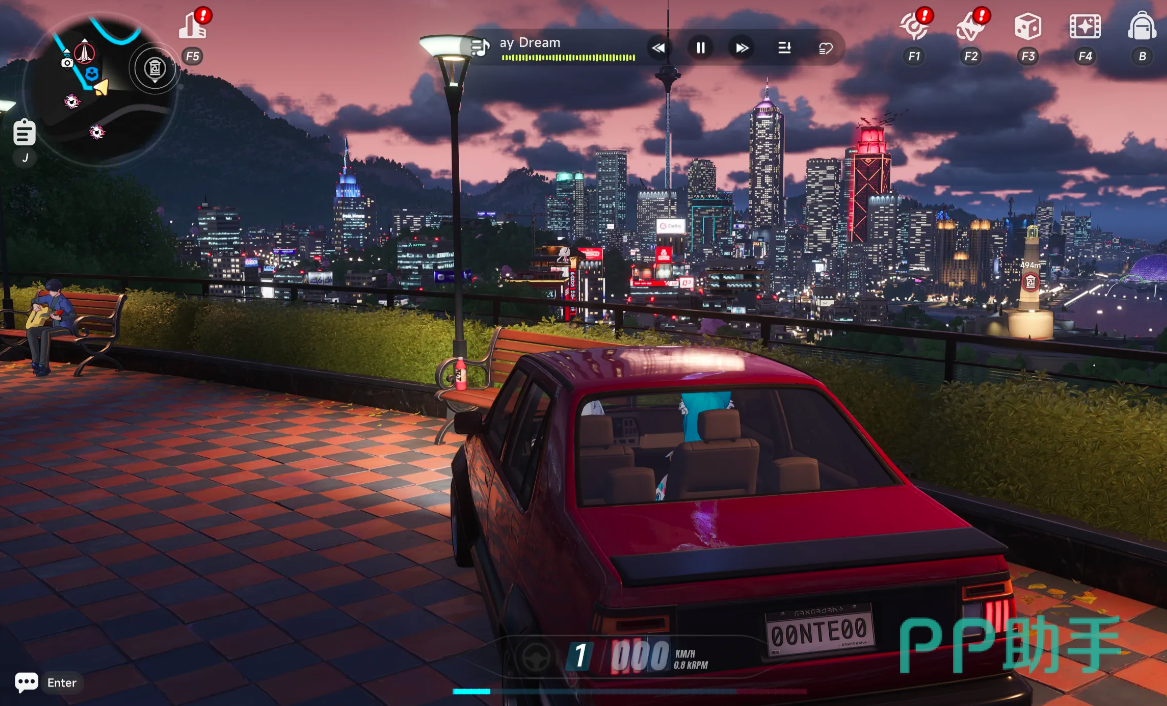This screenshot has width=1167, height=706.
Task: Favorite the current song with heart icon
Action: (826, 47)
